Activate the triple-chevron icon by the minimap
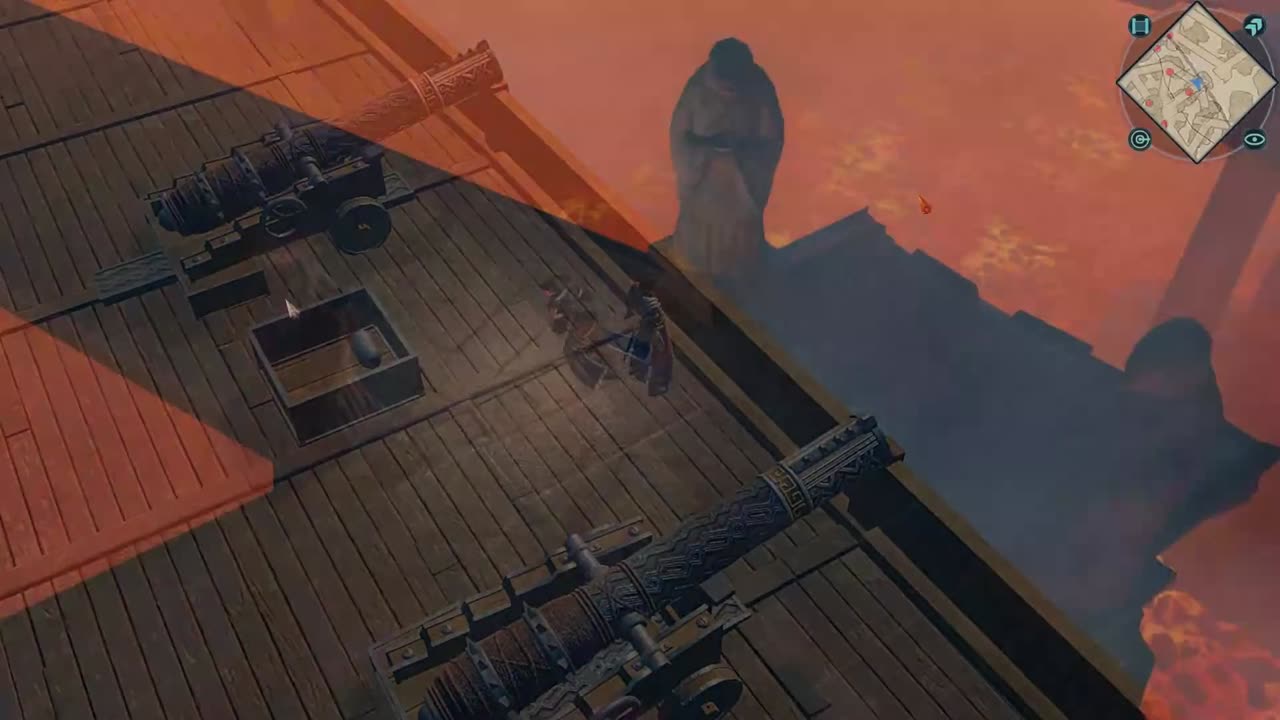 [x=1254, y=26]
